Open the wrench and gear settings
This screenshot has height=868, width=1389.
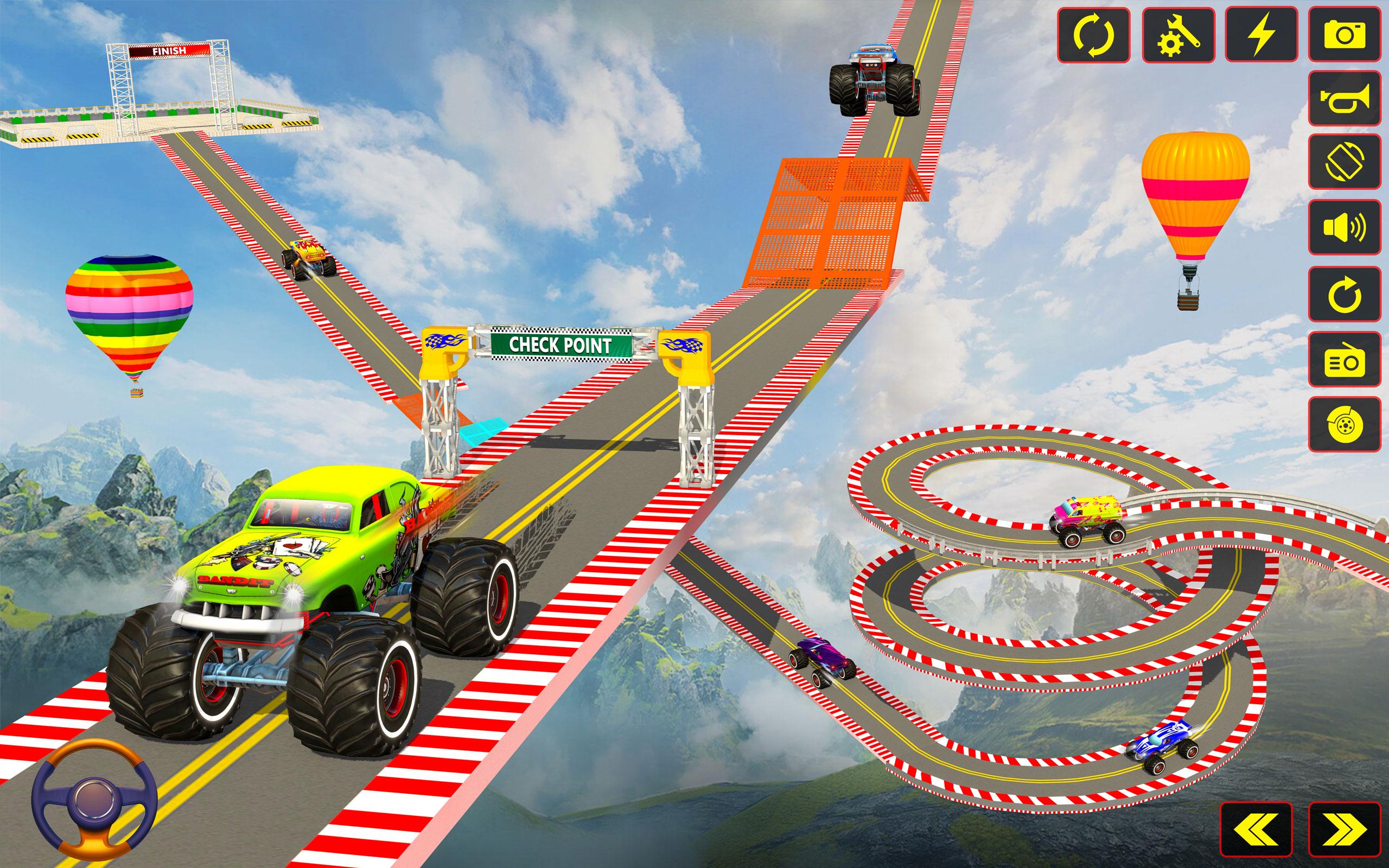click(1178, 34)
